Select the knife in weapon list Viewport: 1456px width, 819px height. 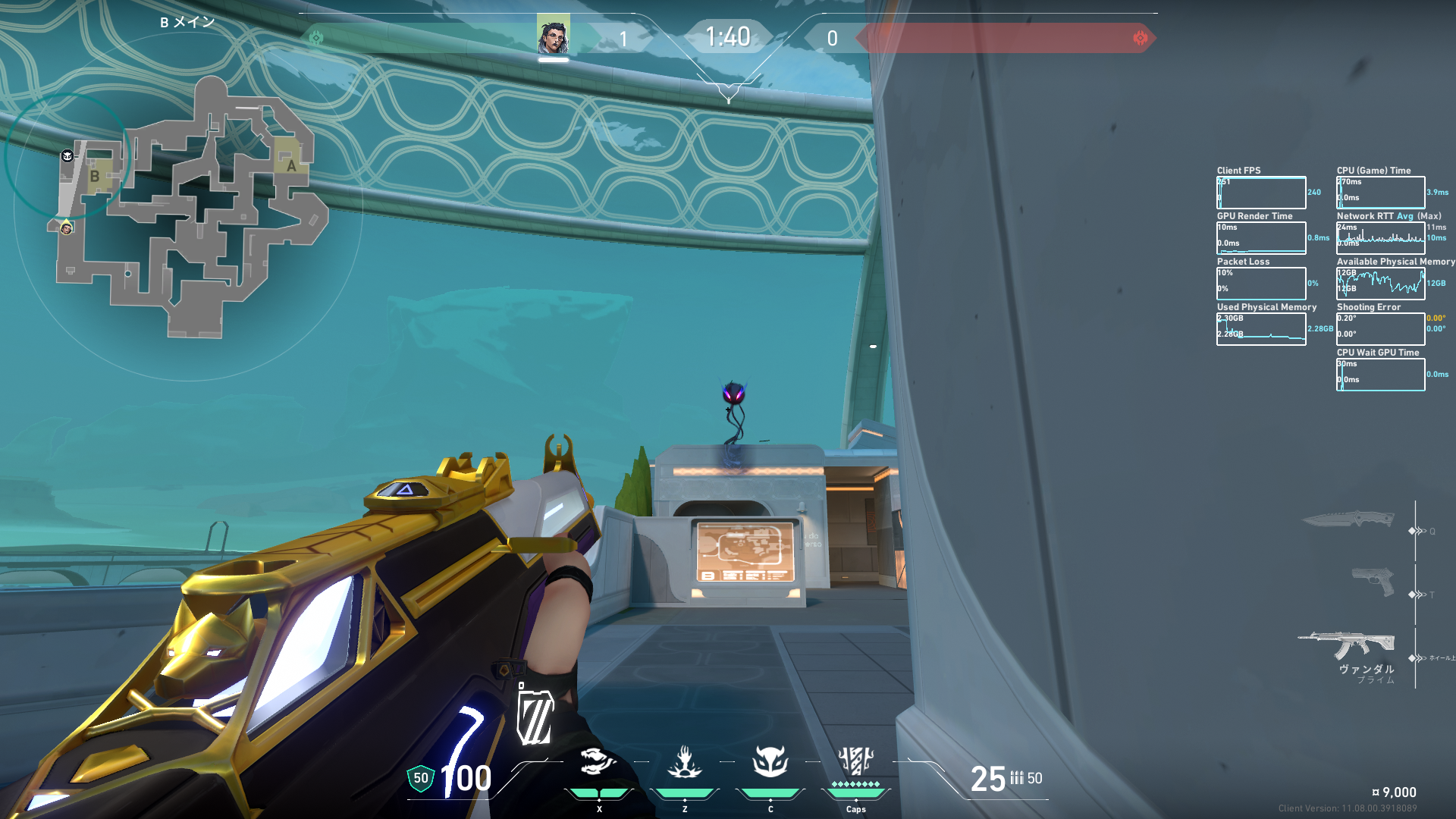point(1348,519)
